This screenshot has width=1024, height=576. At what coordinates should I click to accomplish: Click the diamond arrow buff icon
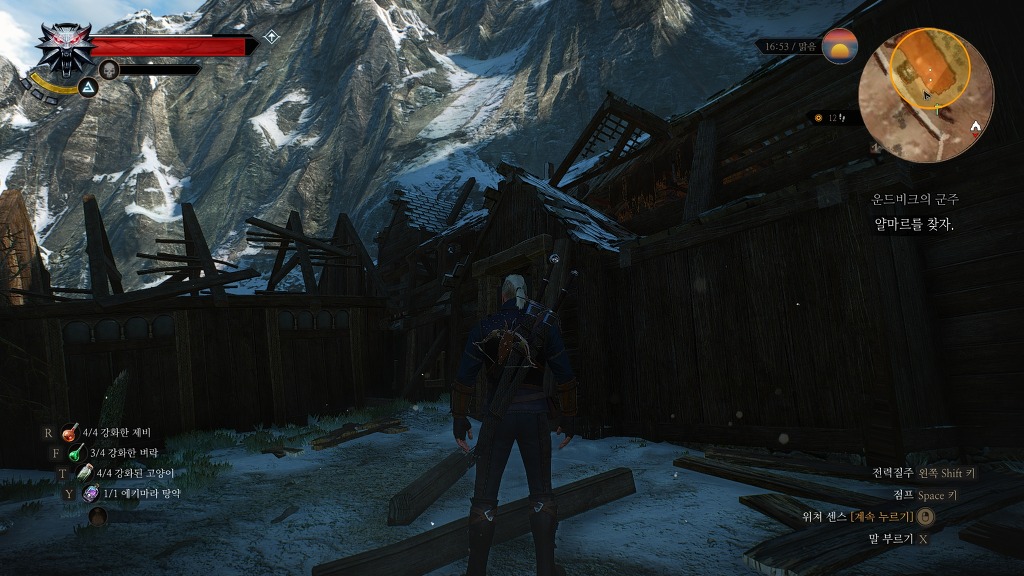tap(271, 38)
